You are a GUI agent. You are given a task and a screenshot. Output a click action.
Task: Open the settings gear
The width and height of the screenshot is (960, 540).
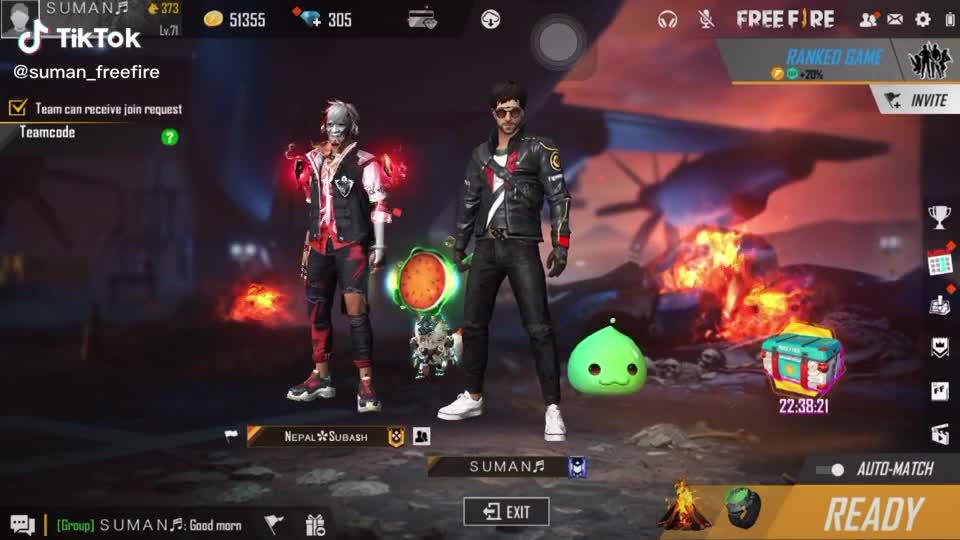tap(922, 19)
